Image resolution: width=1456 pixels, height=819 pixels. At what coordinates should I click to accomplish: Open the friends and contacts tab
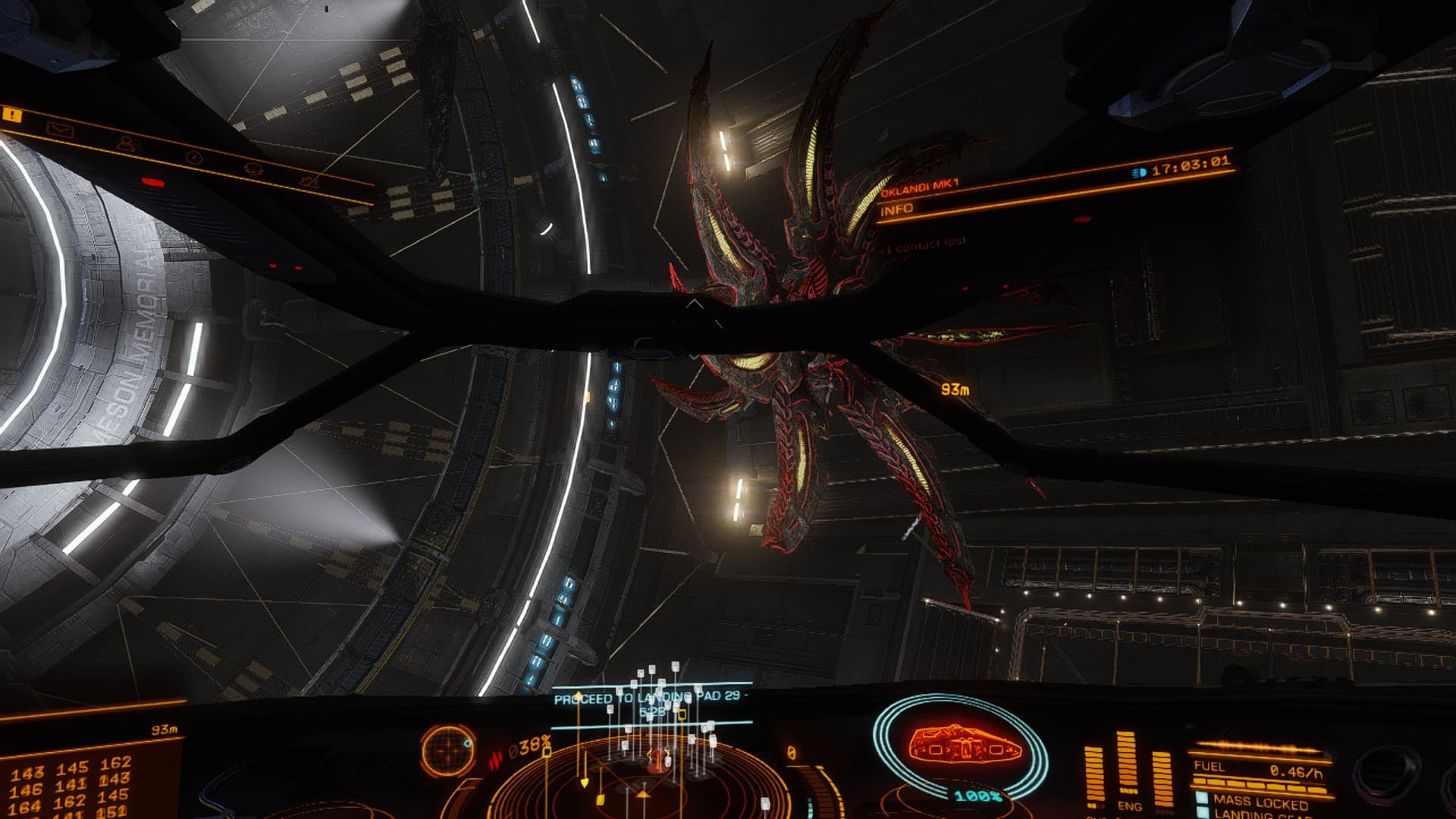128,143
